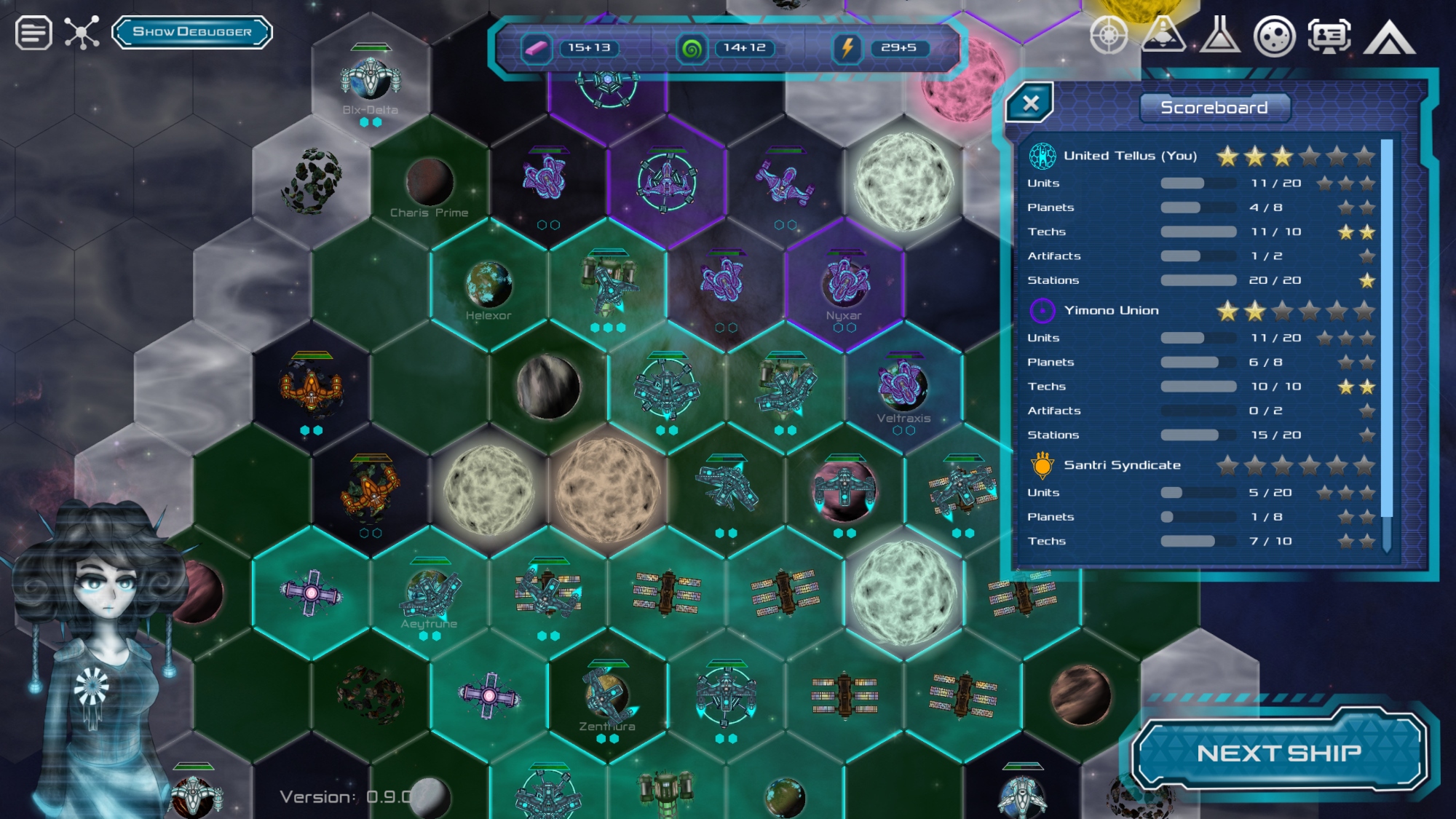Image resolution: width=1456 pixels, height=819 pixels.
Task: Open the ship triangle icon
Action: pos(1163,35)
